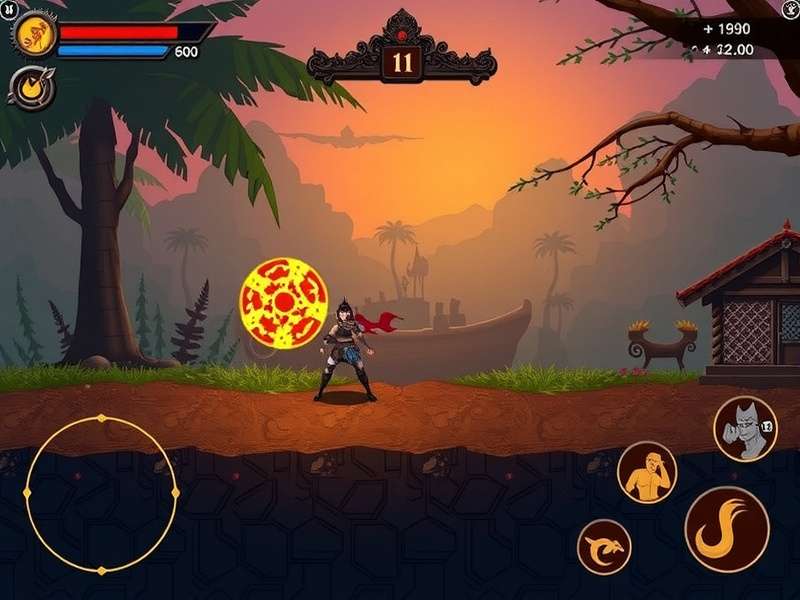Tap the large flame swirl attack button
This screenshot has height=600, width=800.
pyautogui.click(x=726, y=529)
